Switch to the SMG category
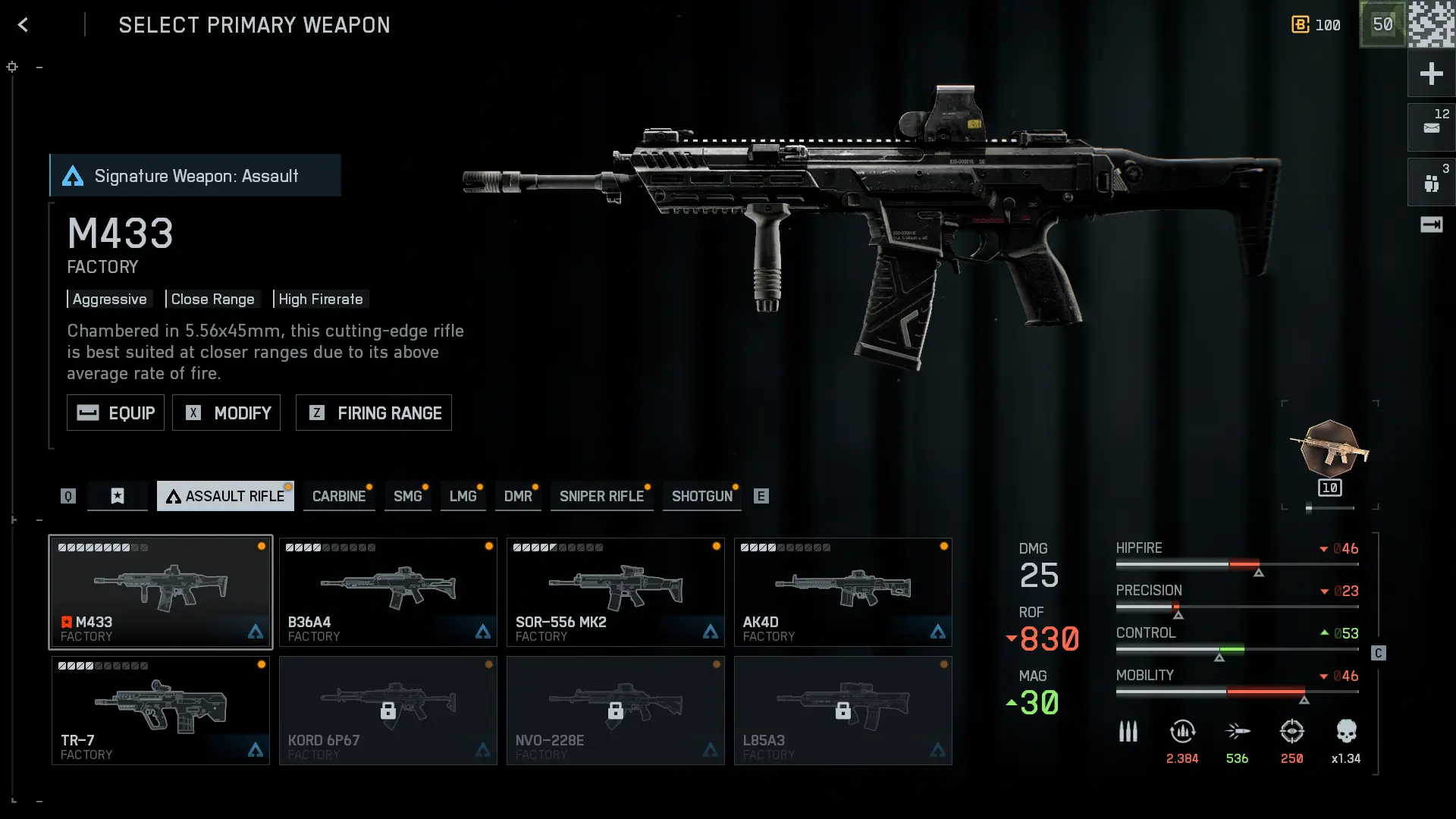Viewport: 1456px width, 819px height. coord(407,496)
